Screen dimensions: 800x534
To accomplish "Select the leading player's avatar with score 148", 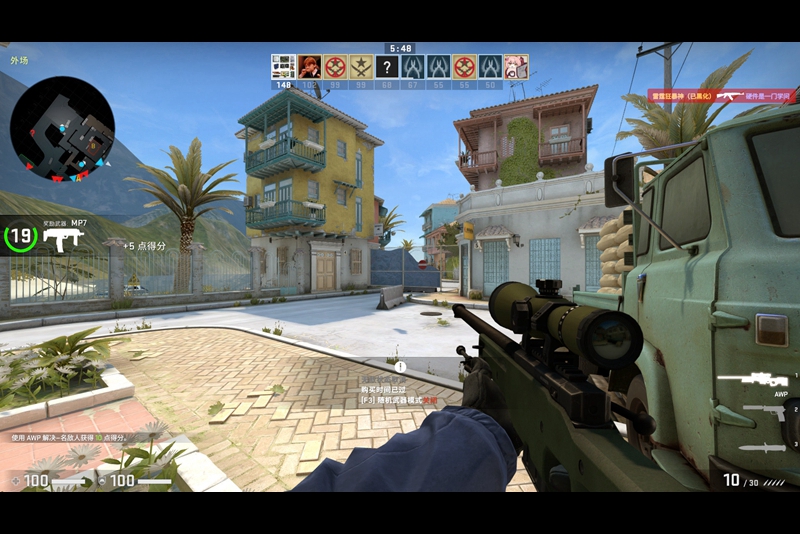I will 283,66.
